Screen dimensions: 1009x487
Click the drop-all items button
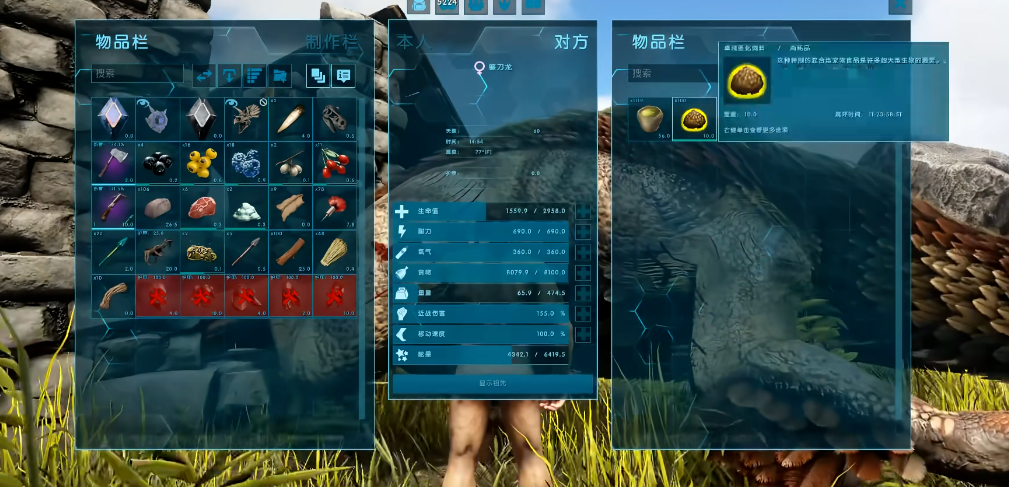tap(229, 75)
